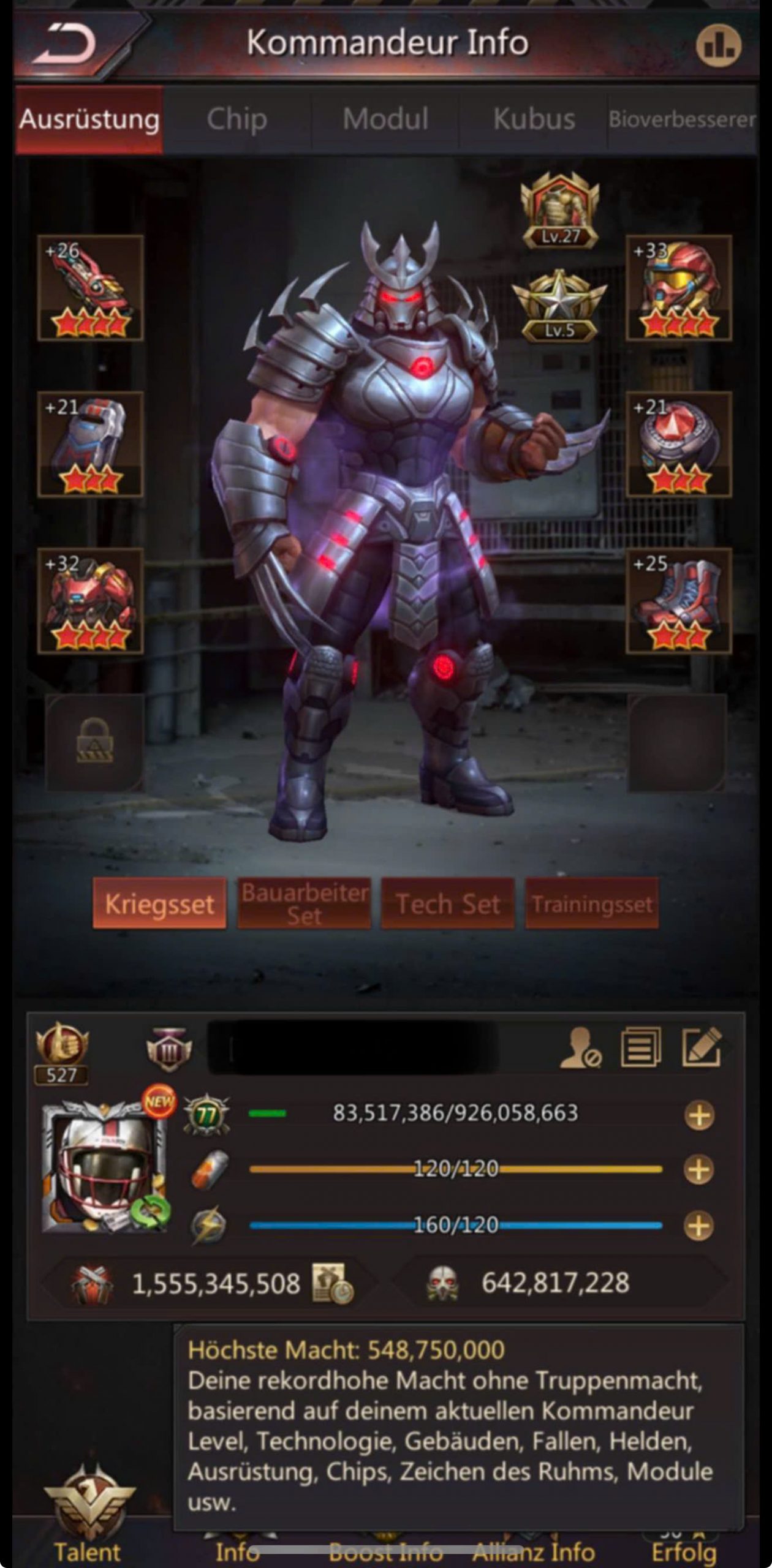Open the +32 red armor slot
The height and width of the screenshot is (1568, 772).
click(x=91, y=601)
